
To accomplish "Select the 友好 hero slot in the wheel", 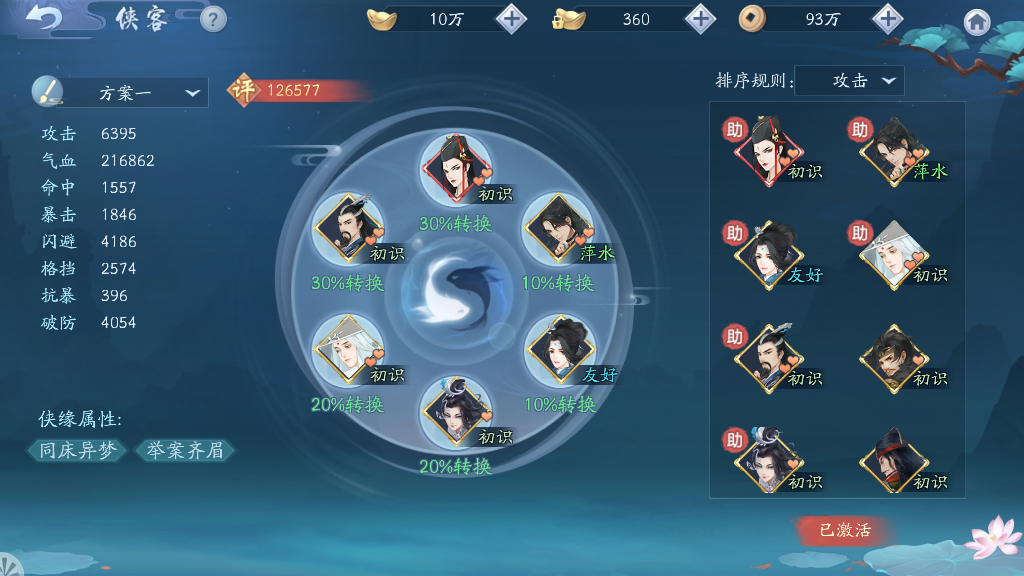I will (558, 351).
